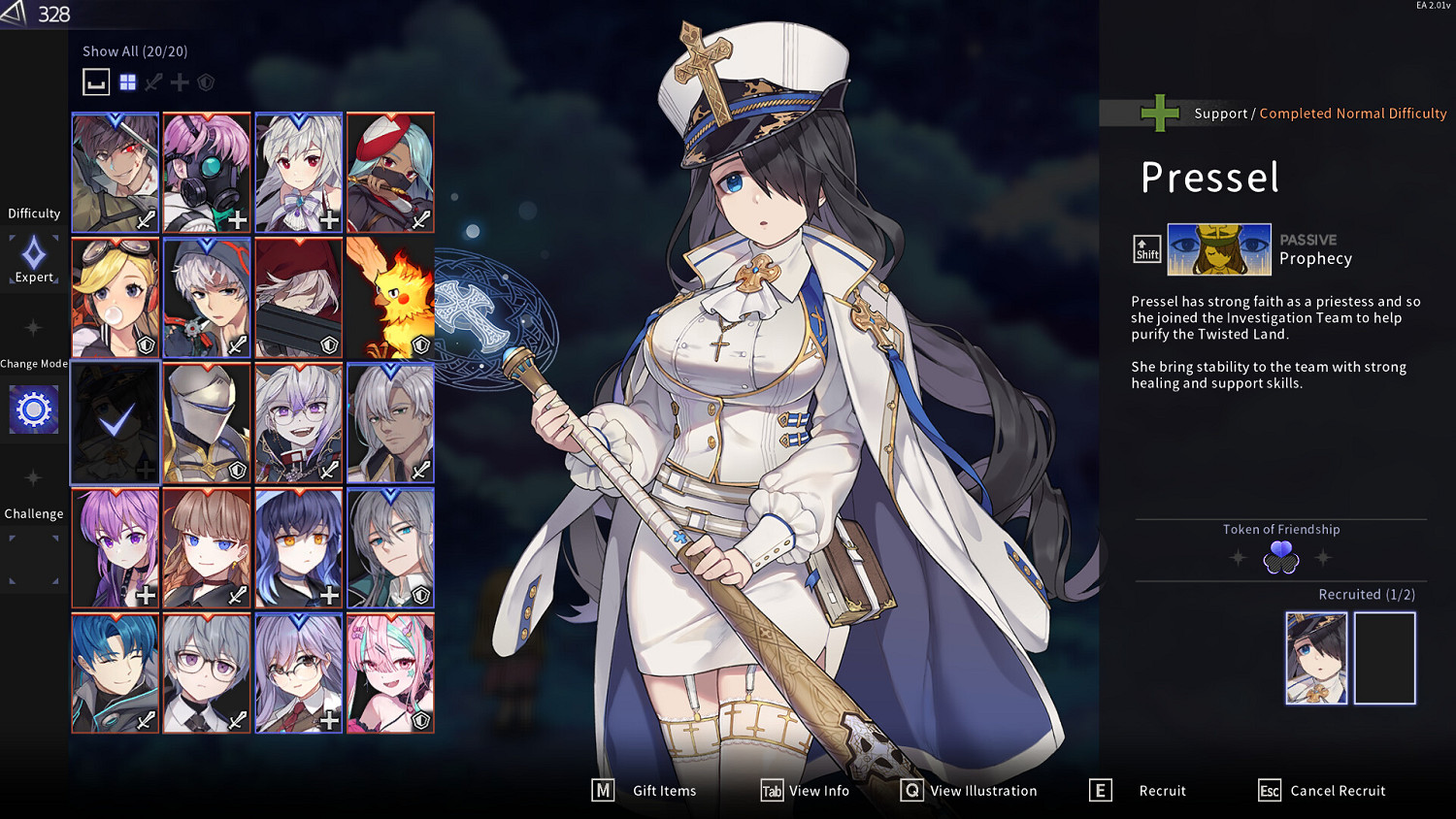
Task: Toggle the grid Show All filter
Action: pyautogui.click(x=127, y=82)
